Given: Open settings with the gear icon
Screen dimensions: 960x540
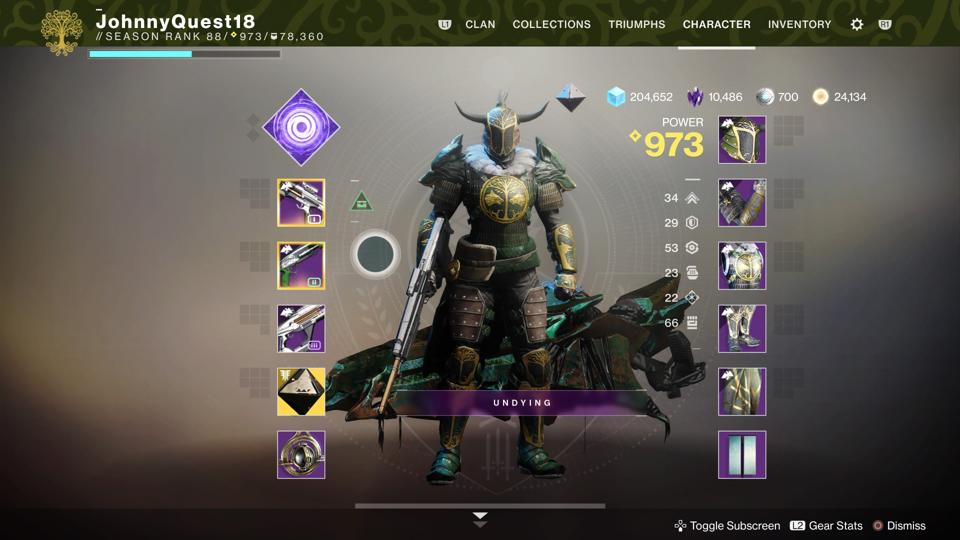Looking at the screenshot, I should (856, 24).
